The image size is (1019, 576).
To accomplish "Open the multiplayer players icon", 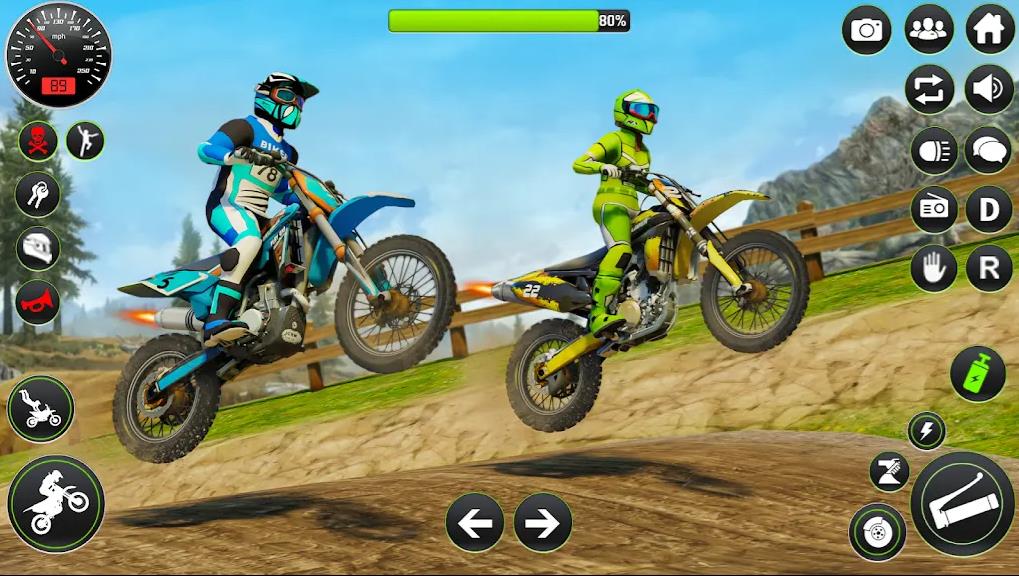I will (x=929, y=30).
